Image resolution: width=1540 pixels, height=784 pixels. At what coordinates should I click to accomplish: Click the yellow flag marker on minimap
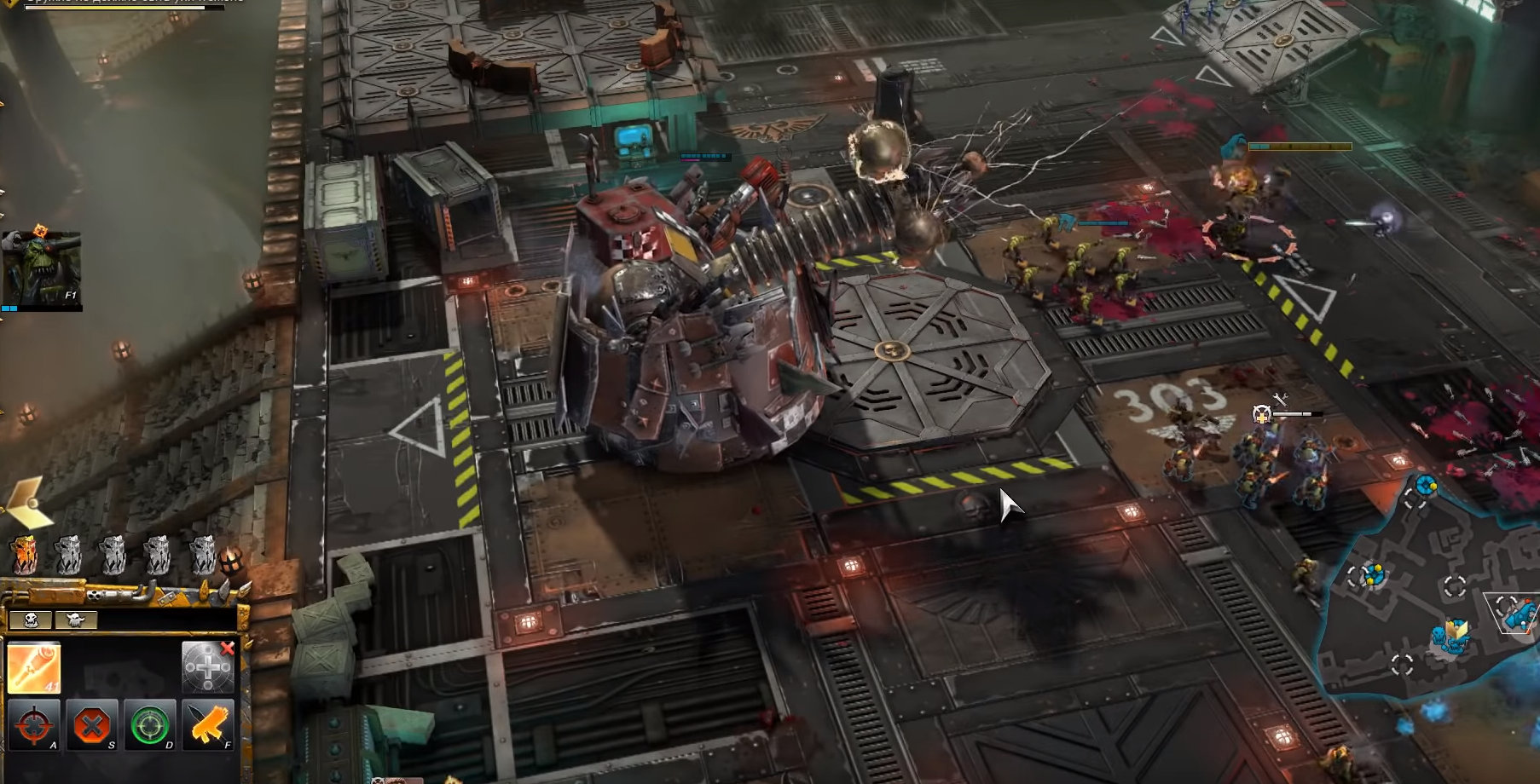(1457, 631)
